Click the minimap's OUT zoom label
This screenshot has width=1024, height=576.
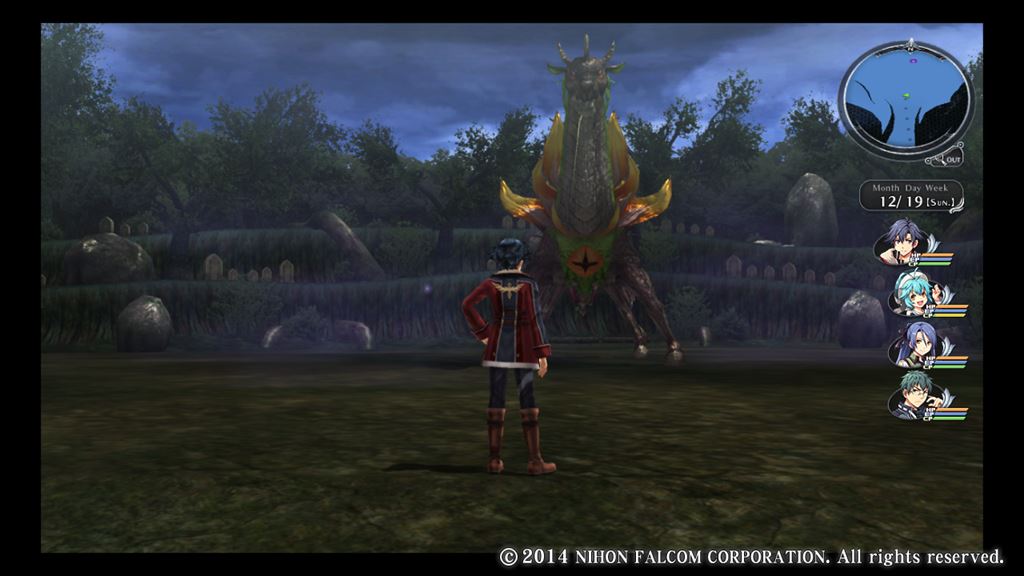click(952, 159)
